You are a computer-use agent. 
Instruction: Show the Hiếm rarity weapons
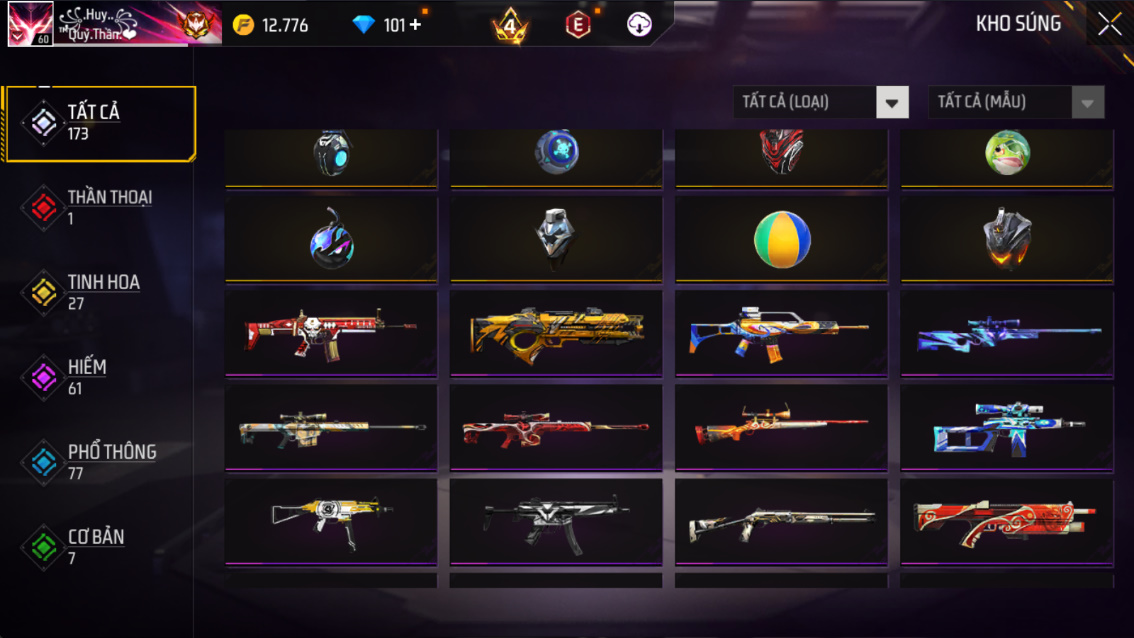pyautogui.click(x=98, y=377)
